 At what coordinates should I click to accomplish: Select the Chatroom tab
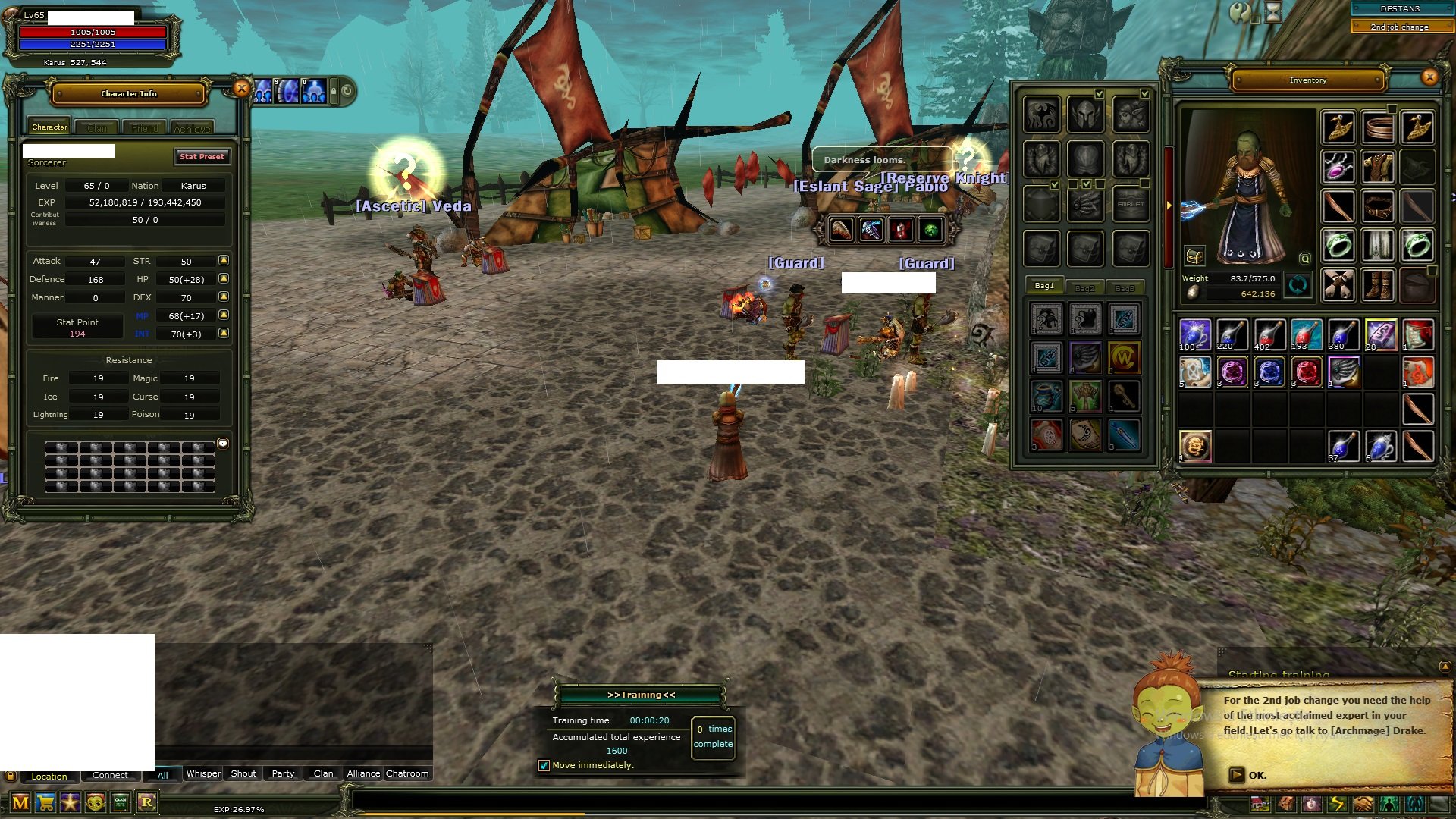(407, 773)
